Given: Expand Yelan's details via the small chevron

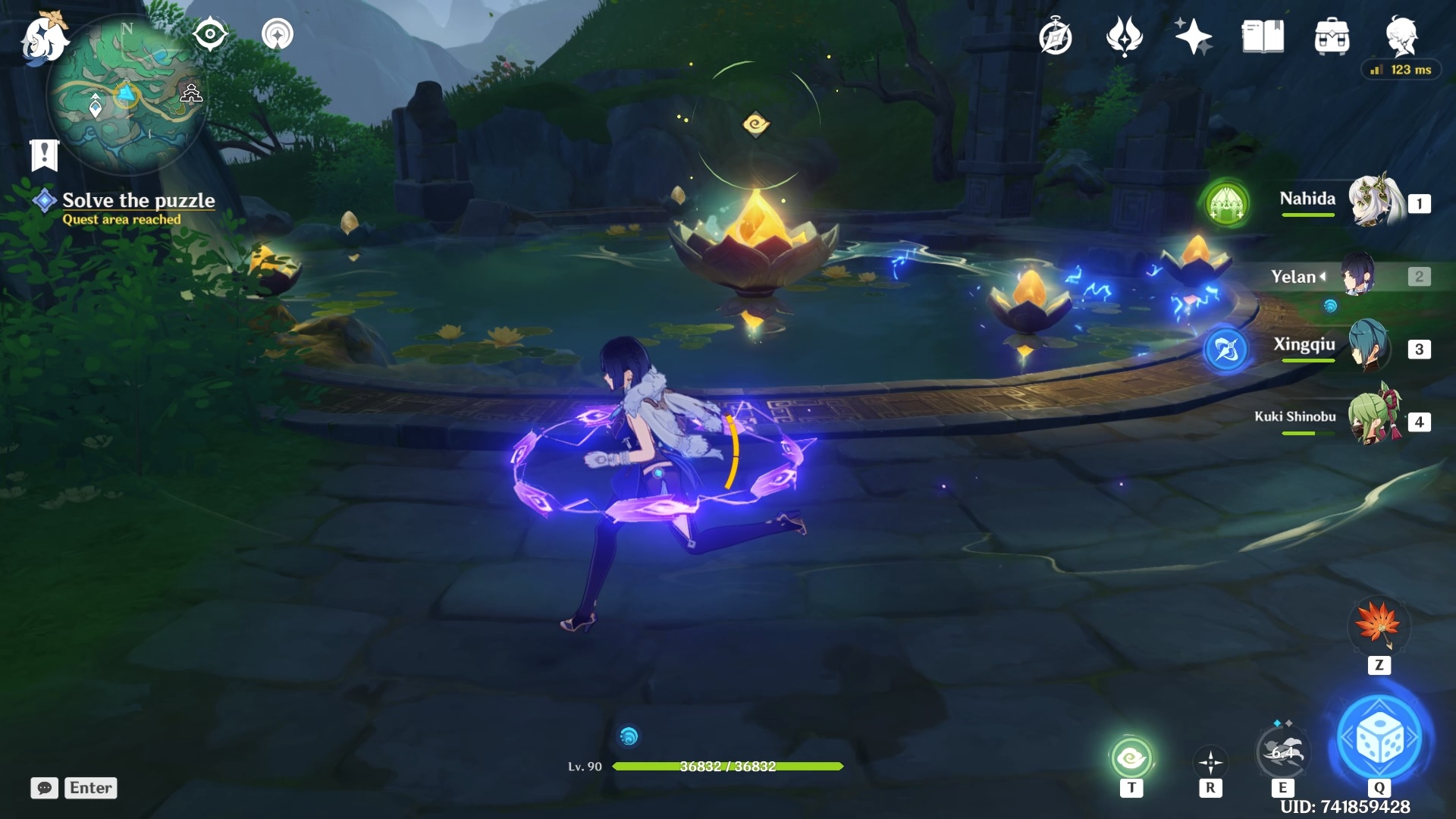Looking at the screenshot, I should pos(1321,277).
